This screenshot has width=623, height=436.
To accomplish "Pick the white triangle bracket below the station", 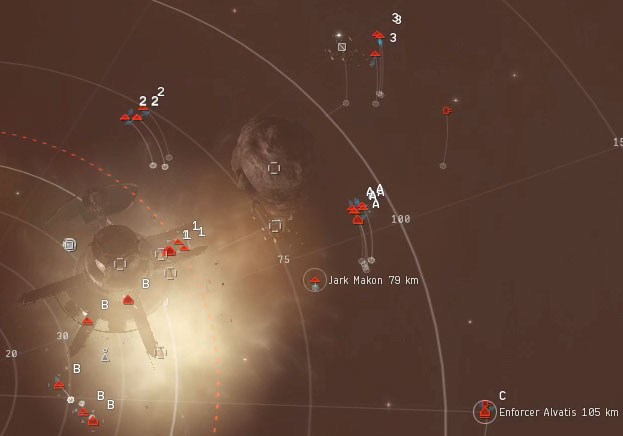I will (x=105, y=355).
